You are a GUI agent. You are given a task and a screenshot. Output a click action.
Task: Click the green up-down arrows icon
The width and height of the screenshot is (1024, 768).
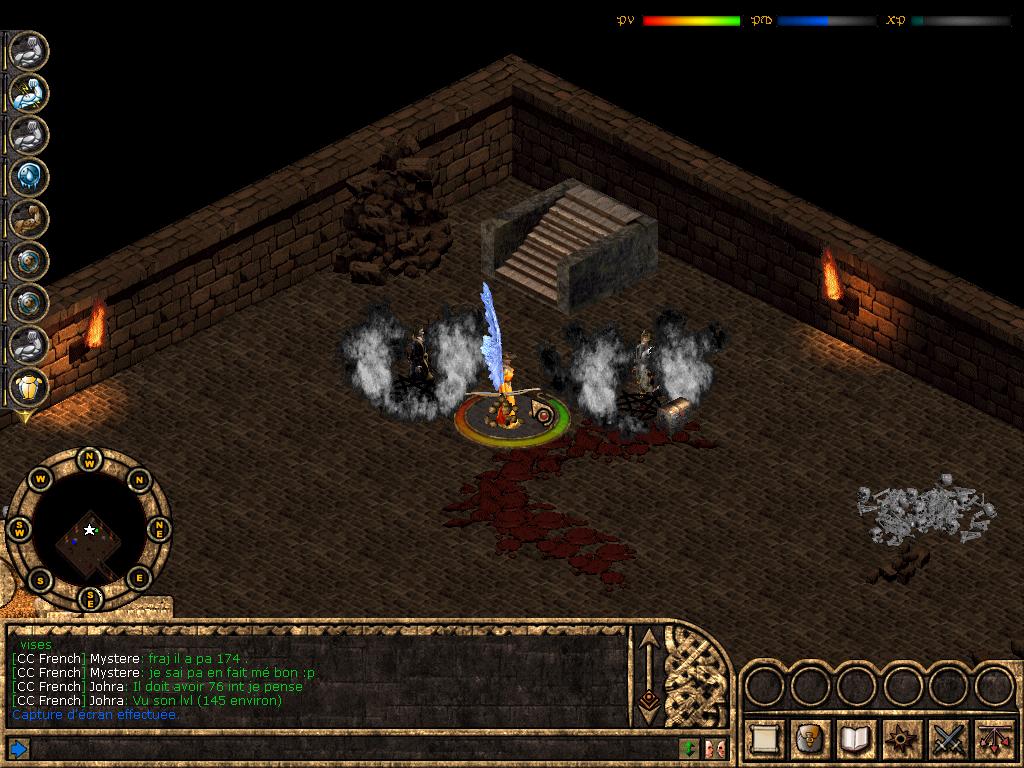pos(689,748)
